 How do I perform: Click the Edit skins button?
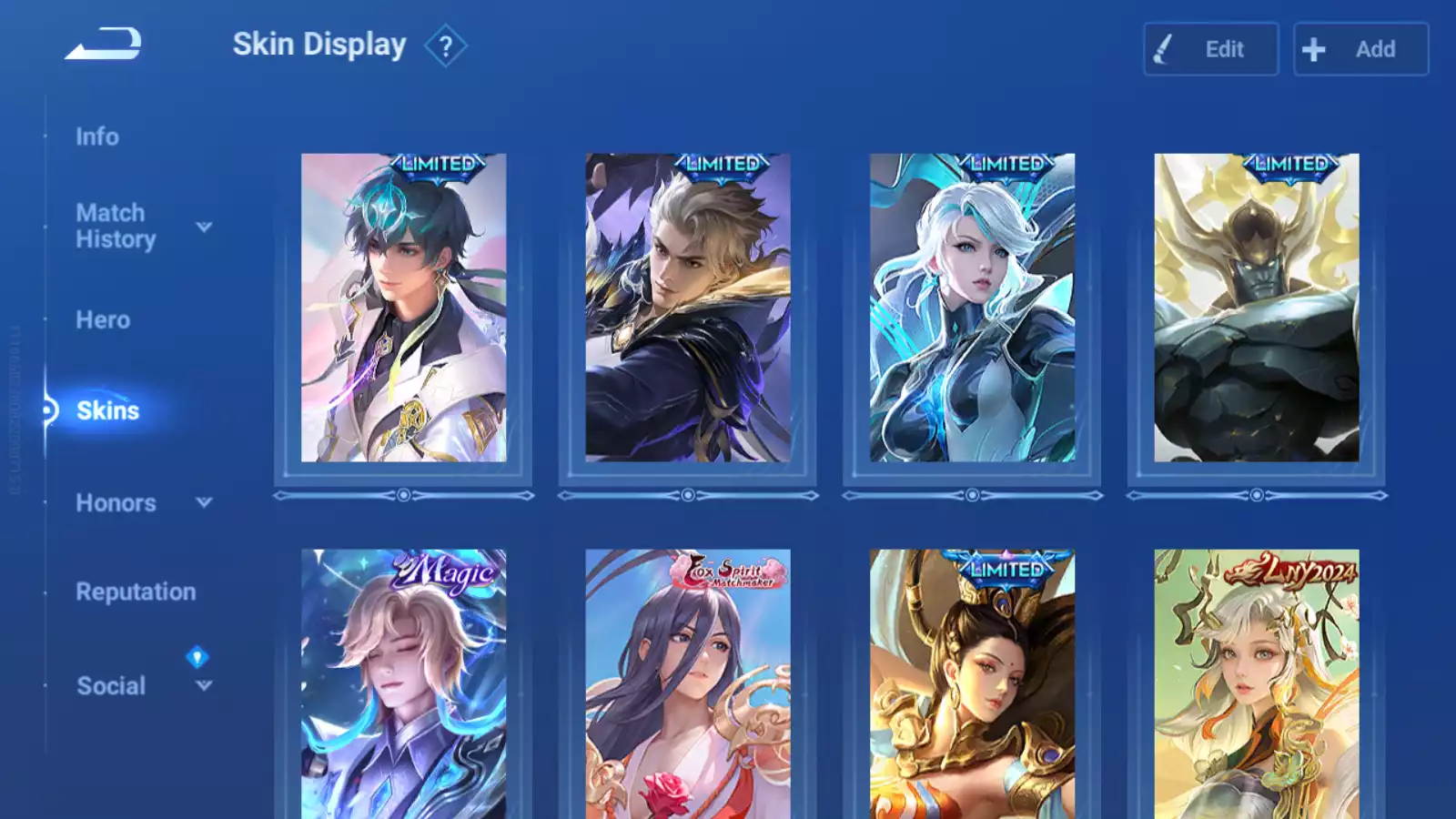[x=1210, y=49]
